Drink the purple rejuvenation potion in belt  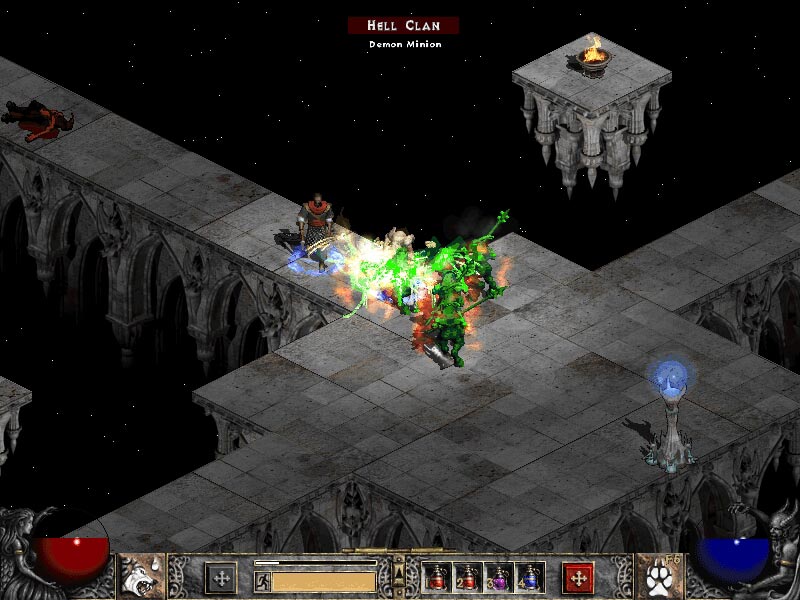coord(497,577)
